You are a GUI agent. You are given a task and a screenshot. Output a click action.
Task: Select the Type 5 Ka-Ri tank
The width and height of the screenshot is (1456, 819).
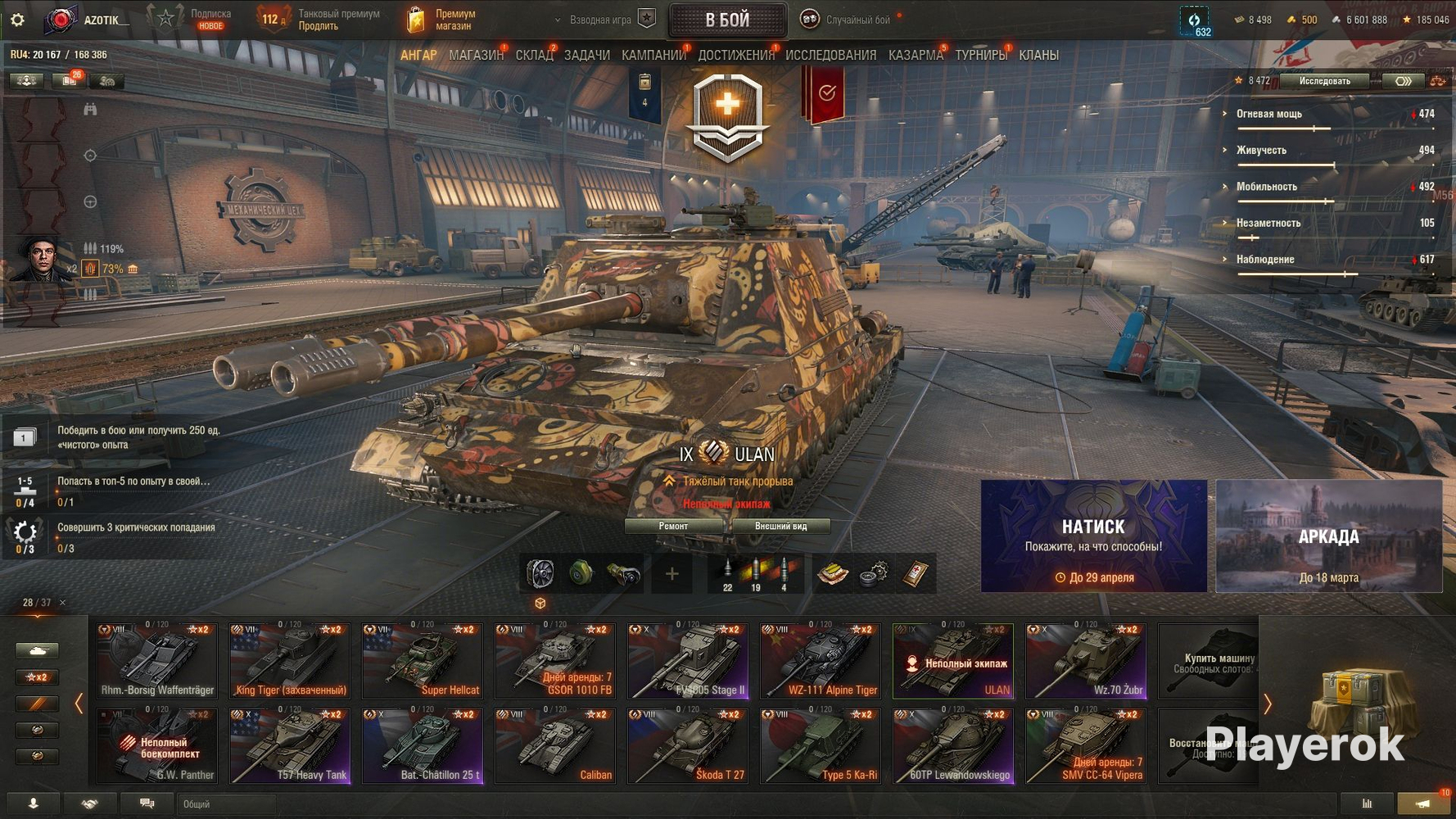[820, 745]
